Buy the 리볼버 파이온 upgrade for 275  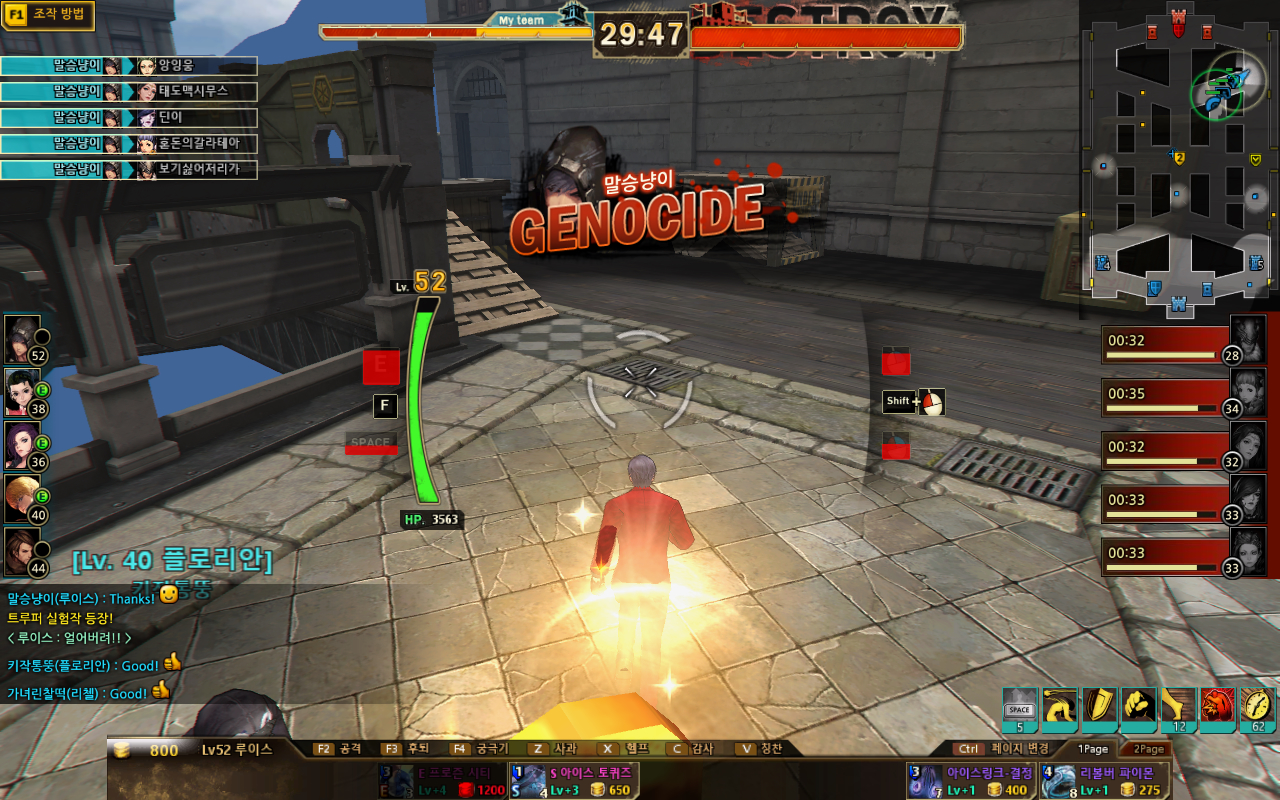(1103, 781)
